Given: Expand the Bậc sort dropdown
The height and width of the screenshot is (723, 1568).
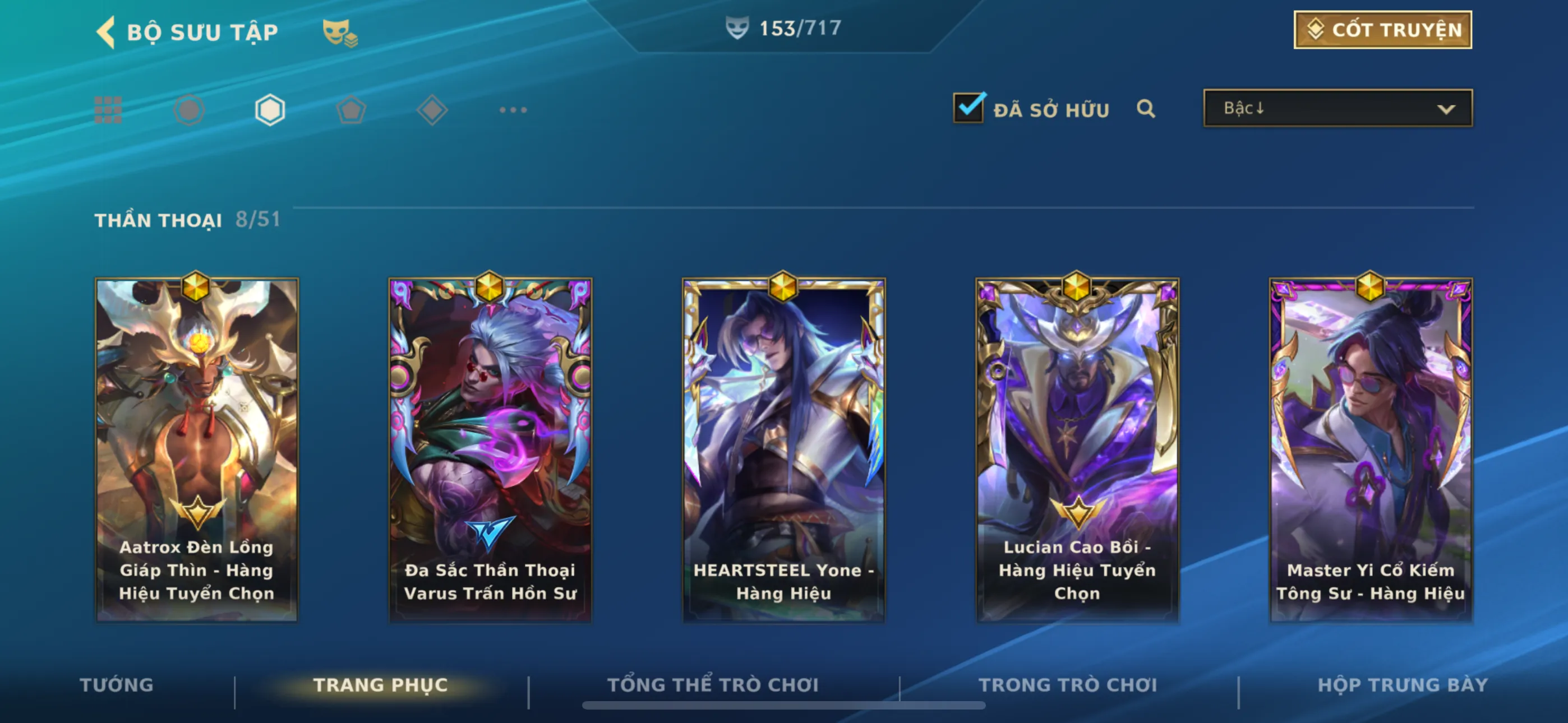Looking at the screenshot, I should (1338, 108).
